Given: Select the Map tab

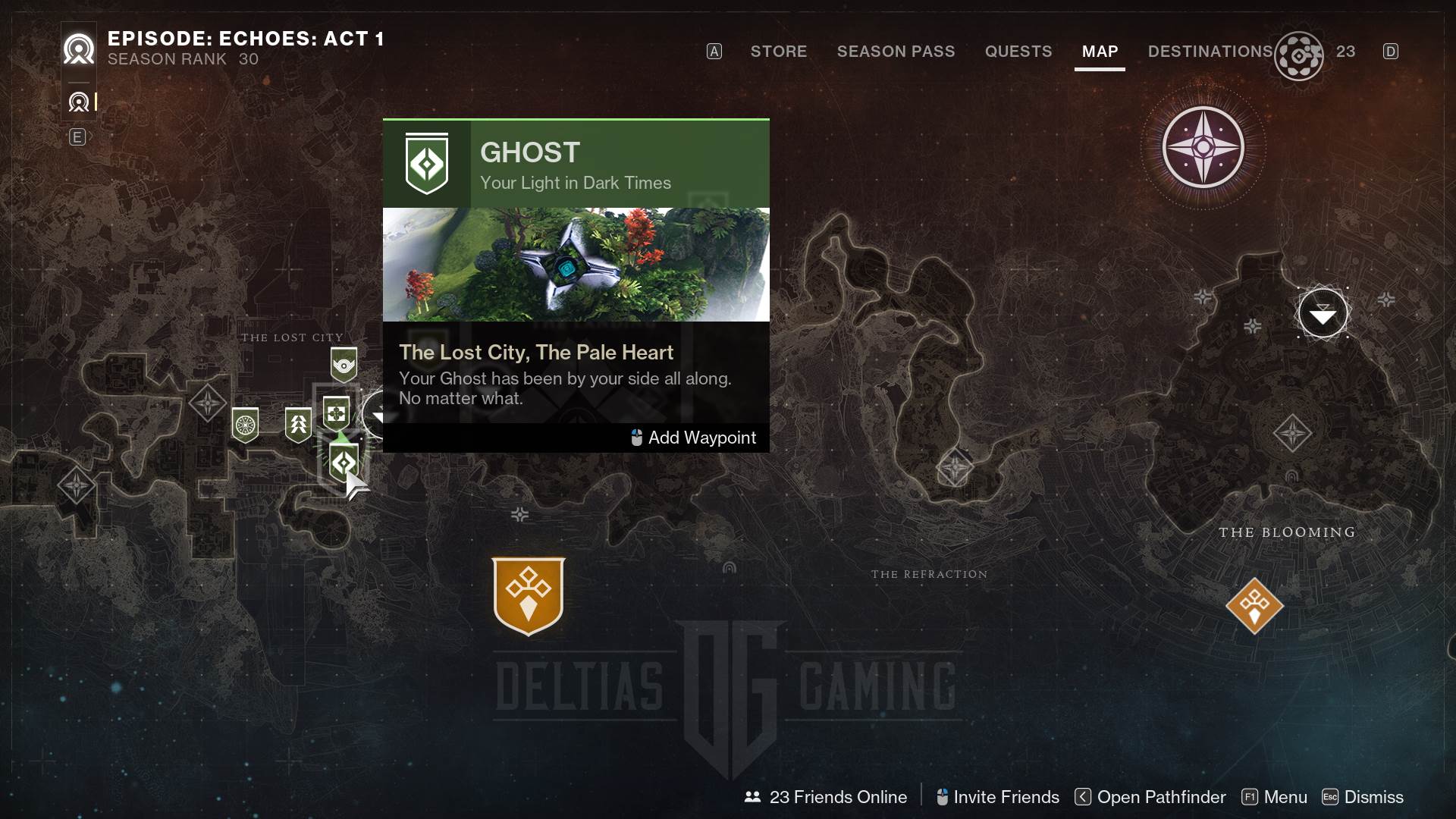Looking at the screenshot, I should [x=1100, y=52].
